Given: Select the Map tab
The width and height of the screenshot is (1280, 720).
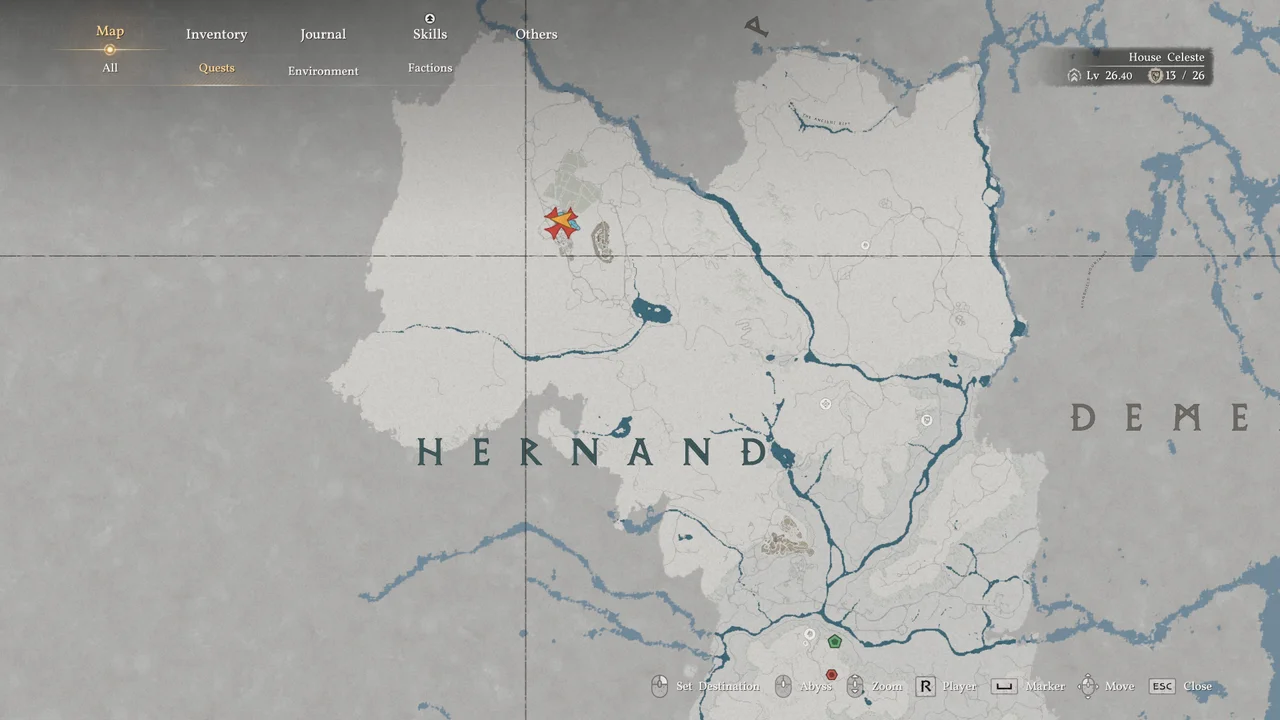Looking at the screenshot, I should tap(110, 31).
